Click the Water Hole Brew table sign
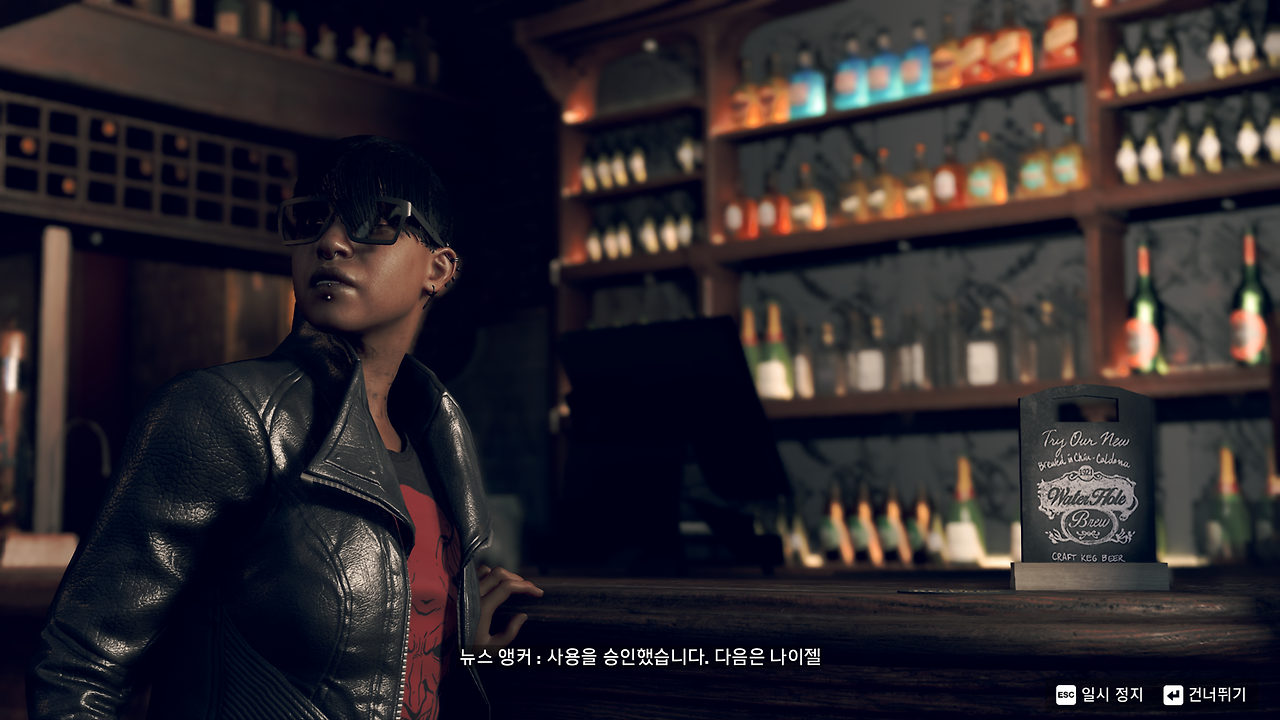The image size is (1280, 720). tap(1087, 490)
